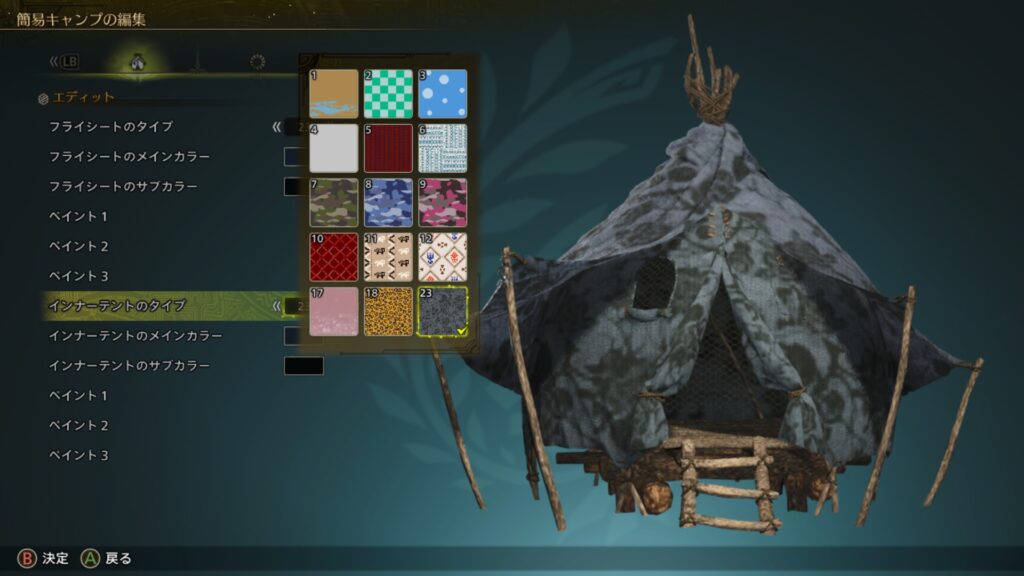Image resolution: width=1024 pixels, height=576 pixels.
Task: Select the フライシートのメインカラー row
Action: point(129,157)
